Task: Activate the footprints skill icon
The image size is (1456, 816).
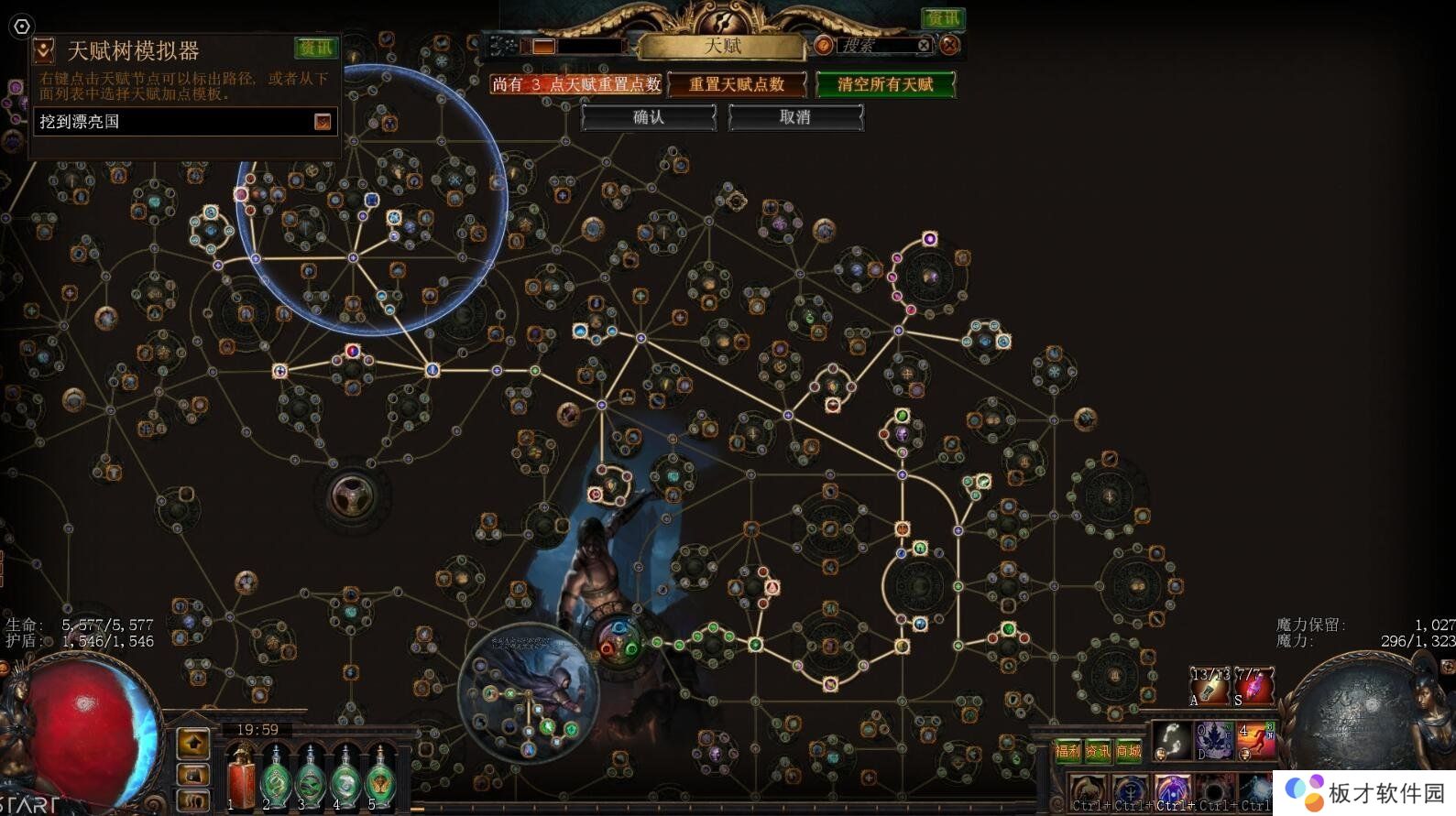Action: (x=1171, y=740)
